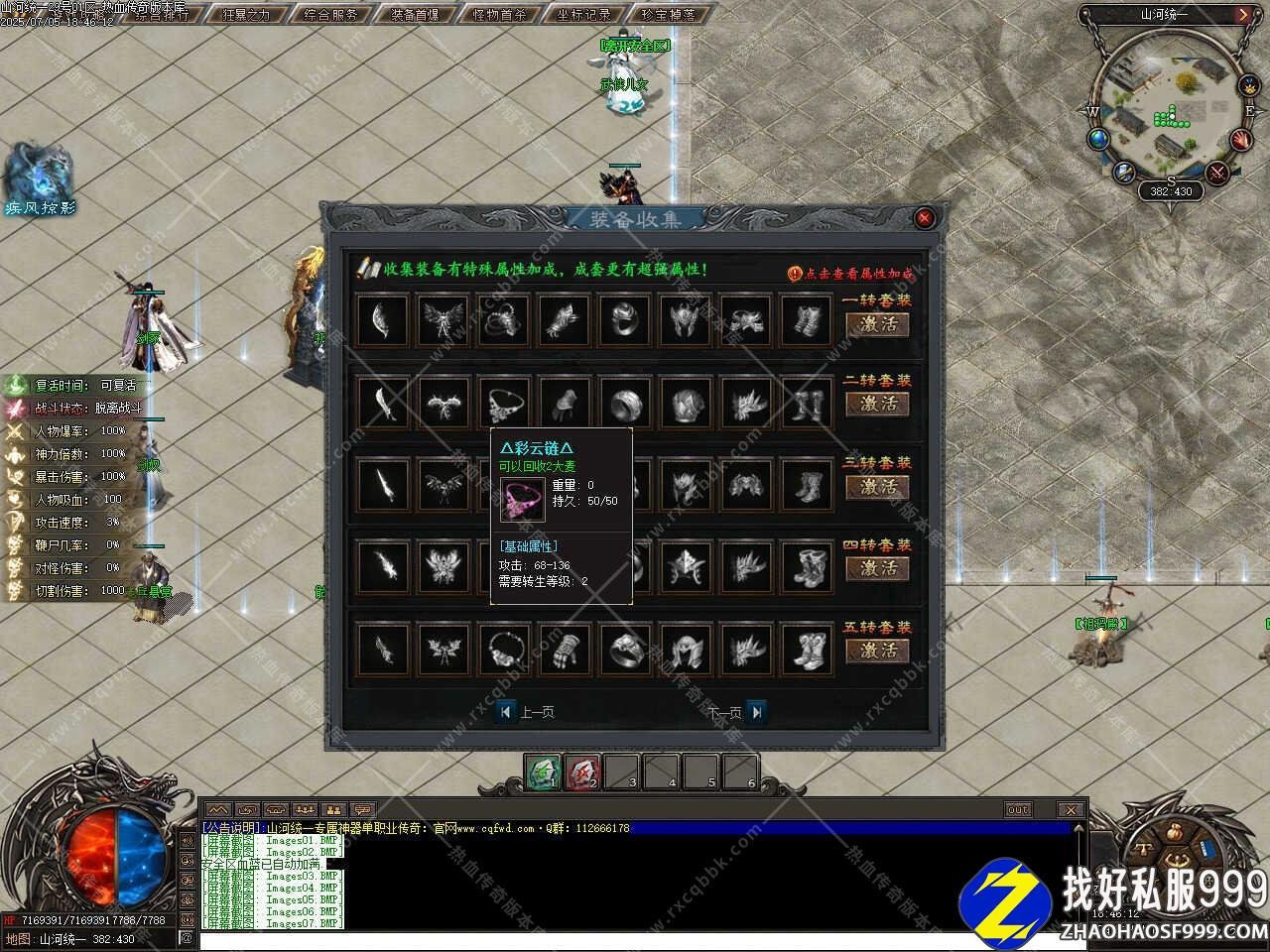
Task: Close the 装备收集 equipment collection window
Action: coord(925,218)
